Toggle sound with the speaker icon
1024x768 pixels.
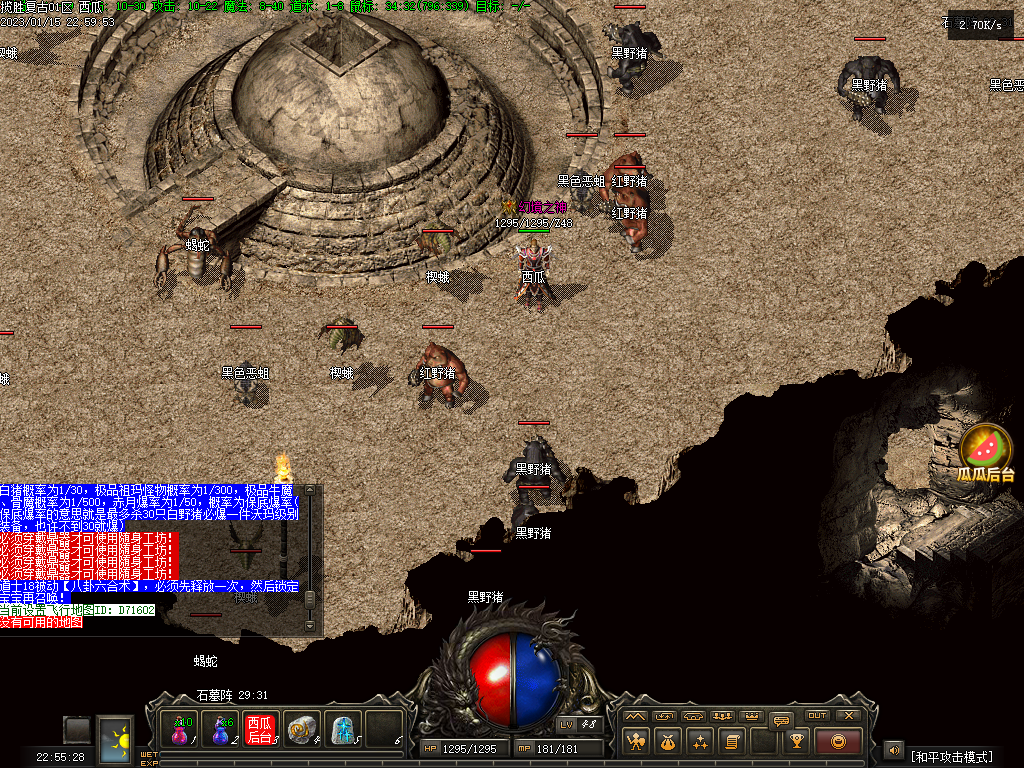893,749
